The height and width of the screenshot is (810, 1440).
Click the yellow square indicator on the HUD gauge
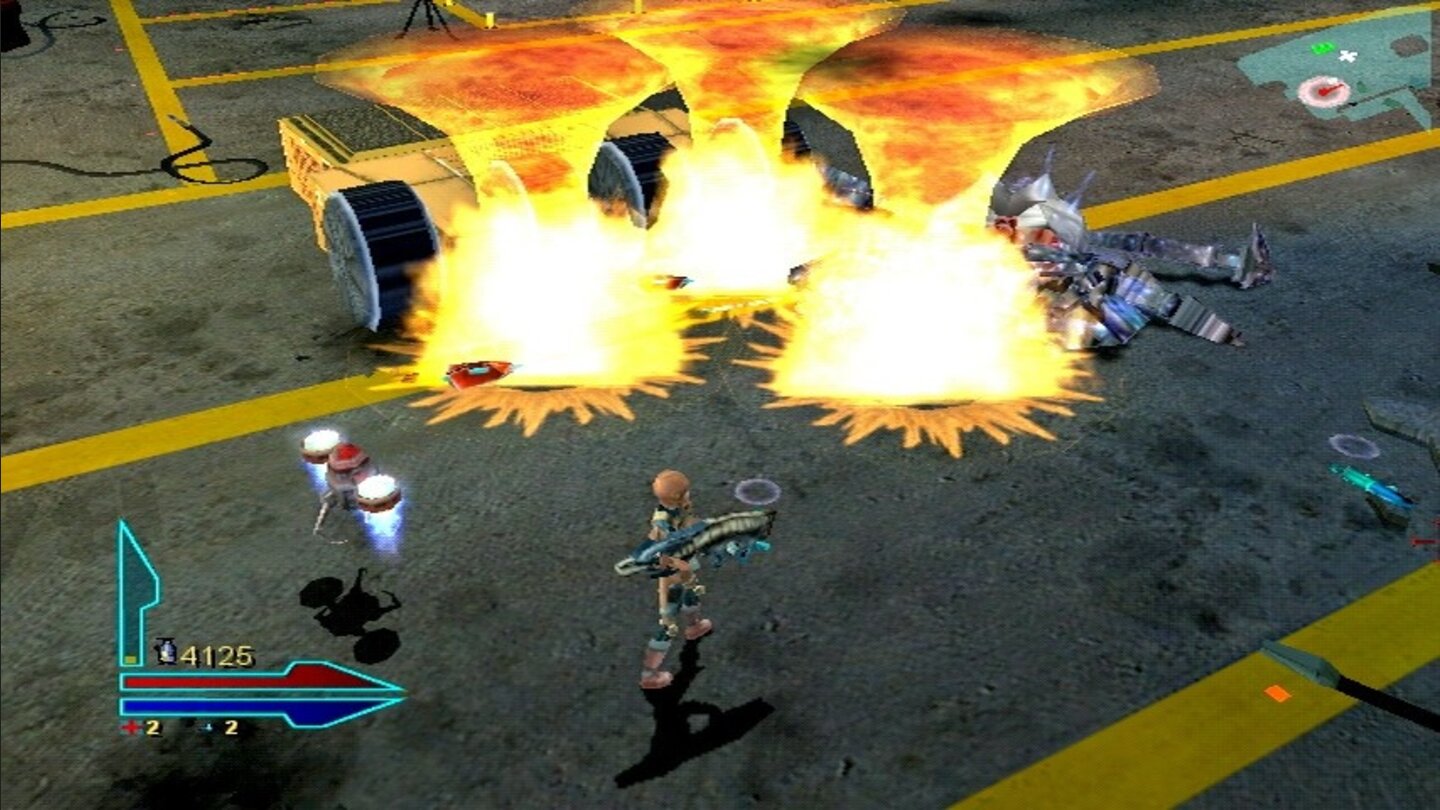coord(129,659)
